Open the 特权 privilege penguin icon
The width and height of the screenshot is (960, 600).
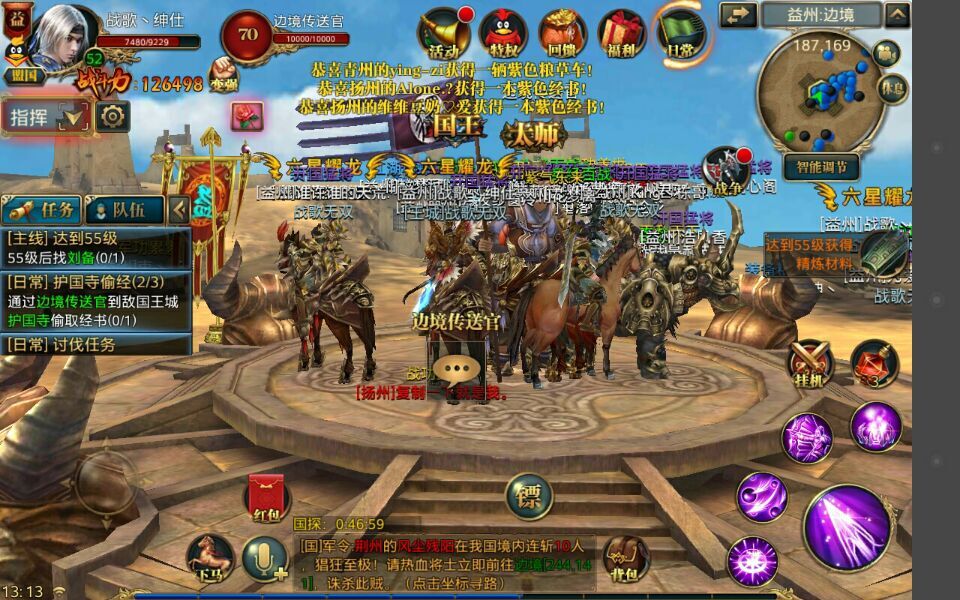(503, 34)
